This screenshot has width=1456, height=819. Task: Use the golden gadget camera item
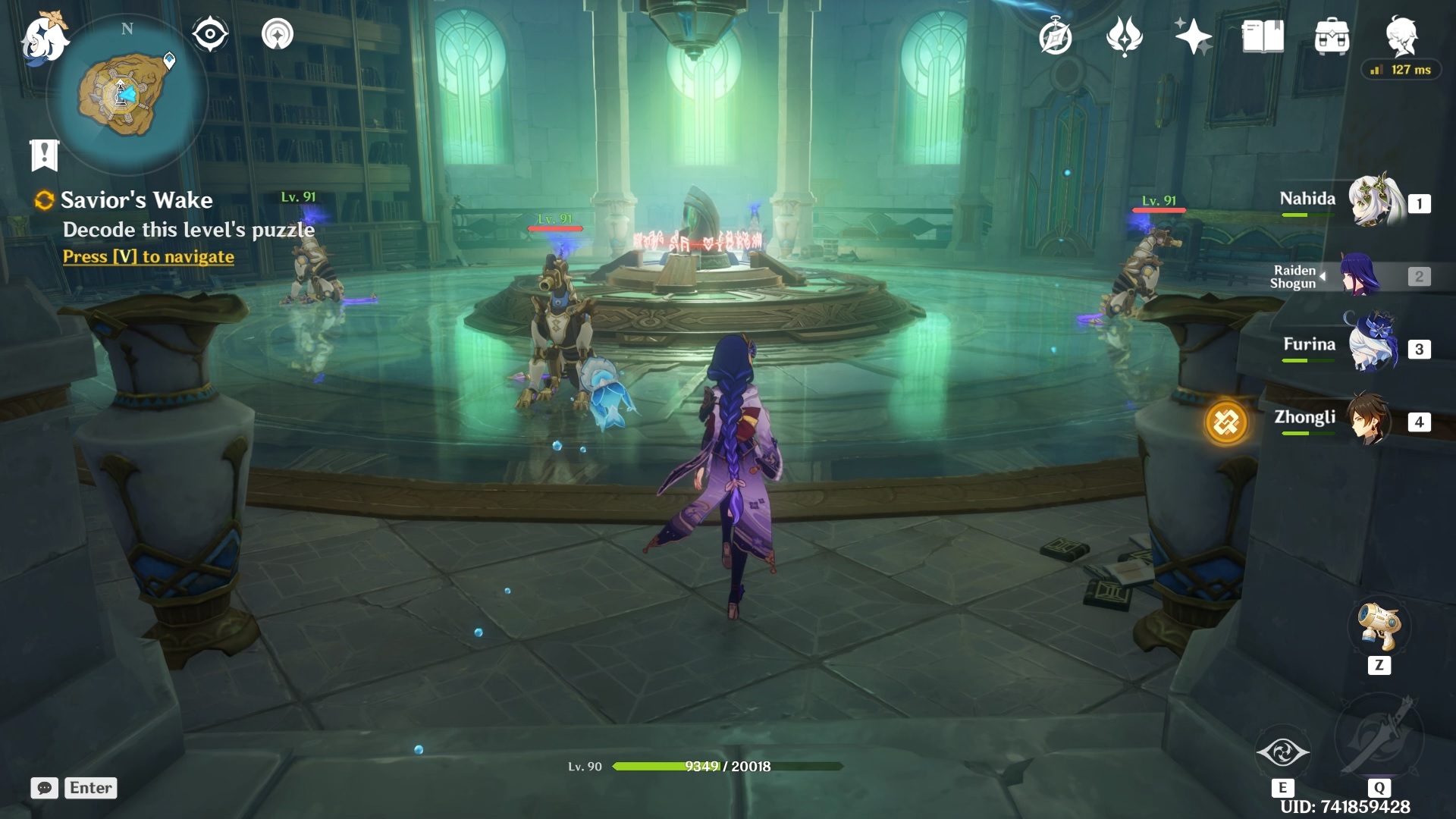tap(1379, 628)
